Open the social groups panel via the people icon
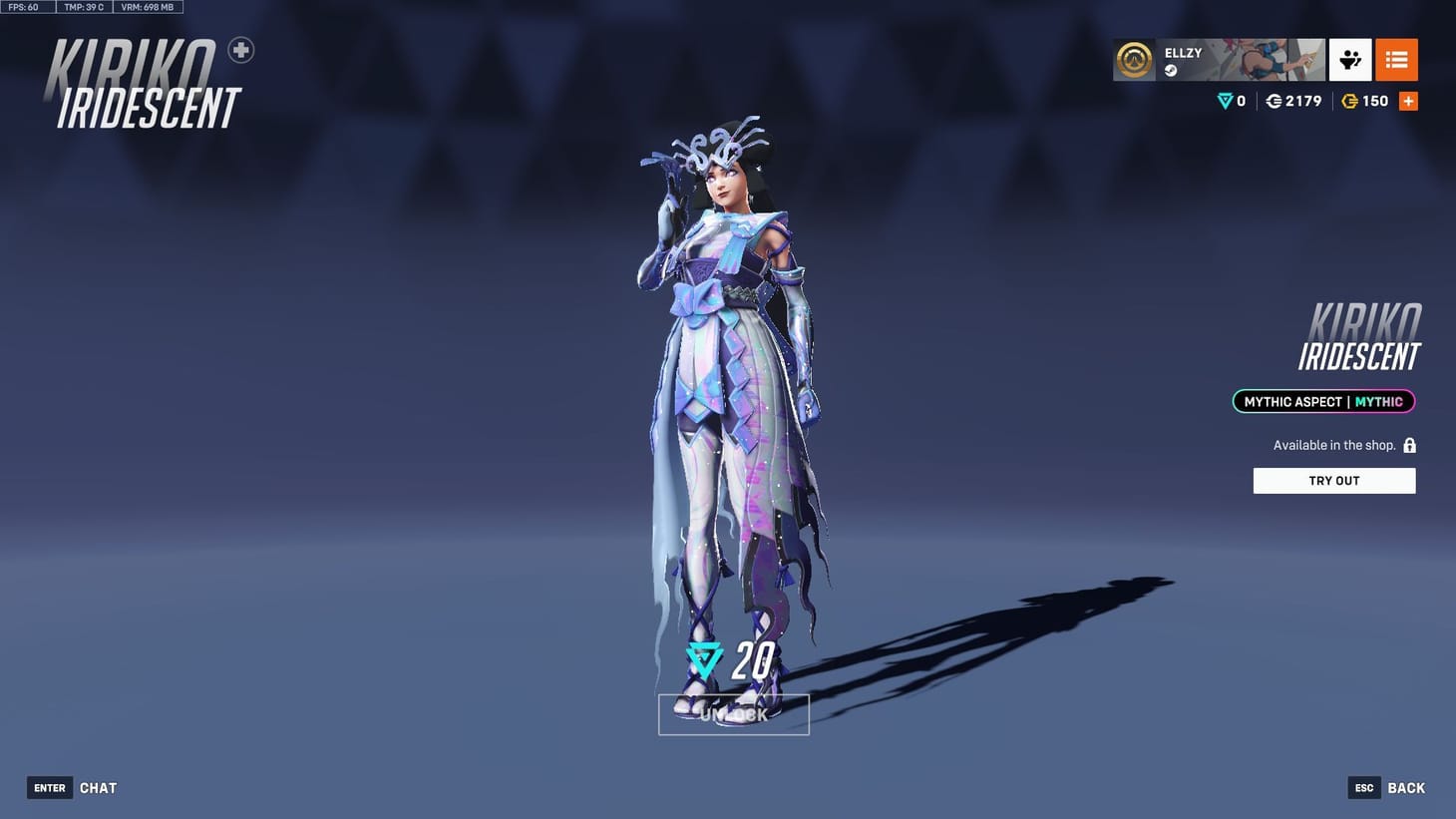 (1350, 60)
